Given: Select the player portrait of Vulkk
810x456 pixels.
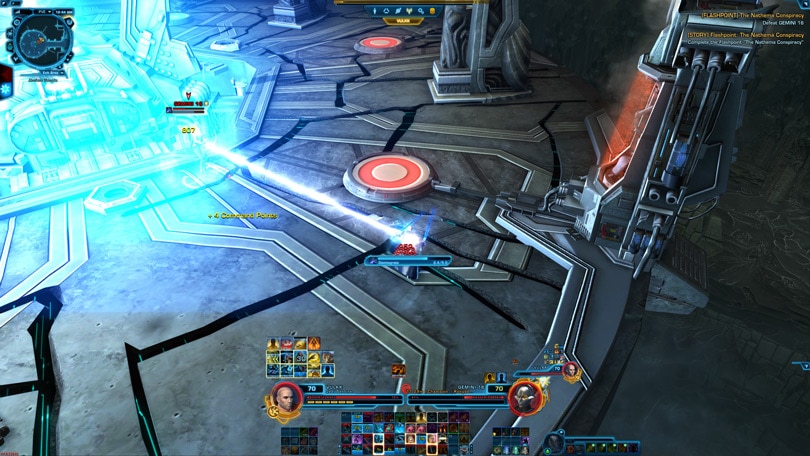Looking at the screenshot, I should (x=286, y=396).
